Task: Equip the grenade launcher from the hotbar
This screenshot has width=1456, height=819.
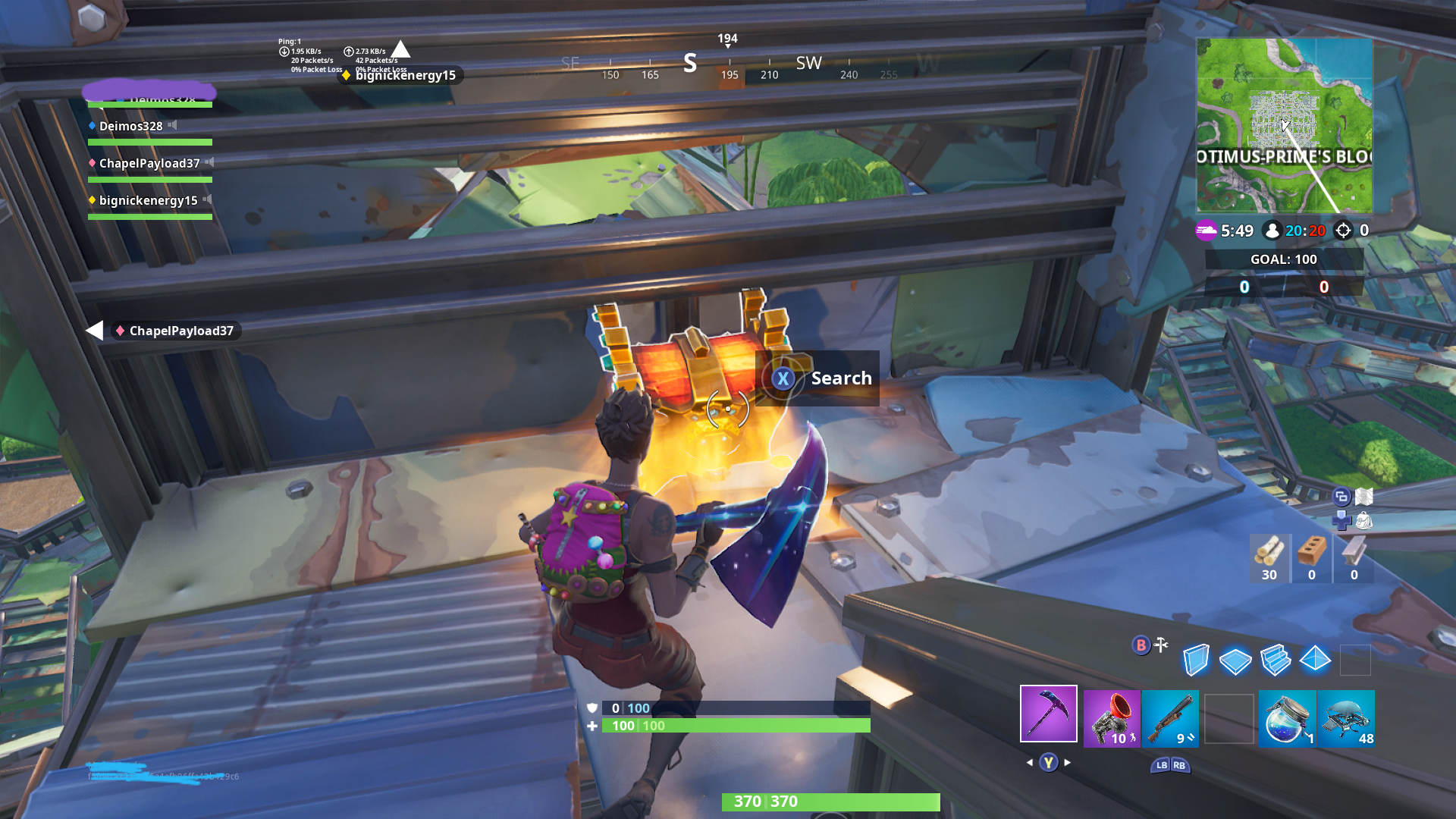Action: (x=1112, y=718)
